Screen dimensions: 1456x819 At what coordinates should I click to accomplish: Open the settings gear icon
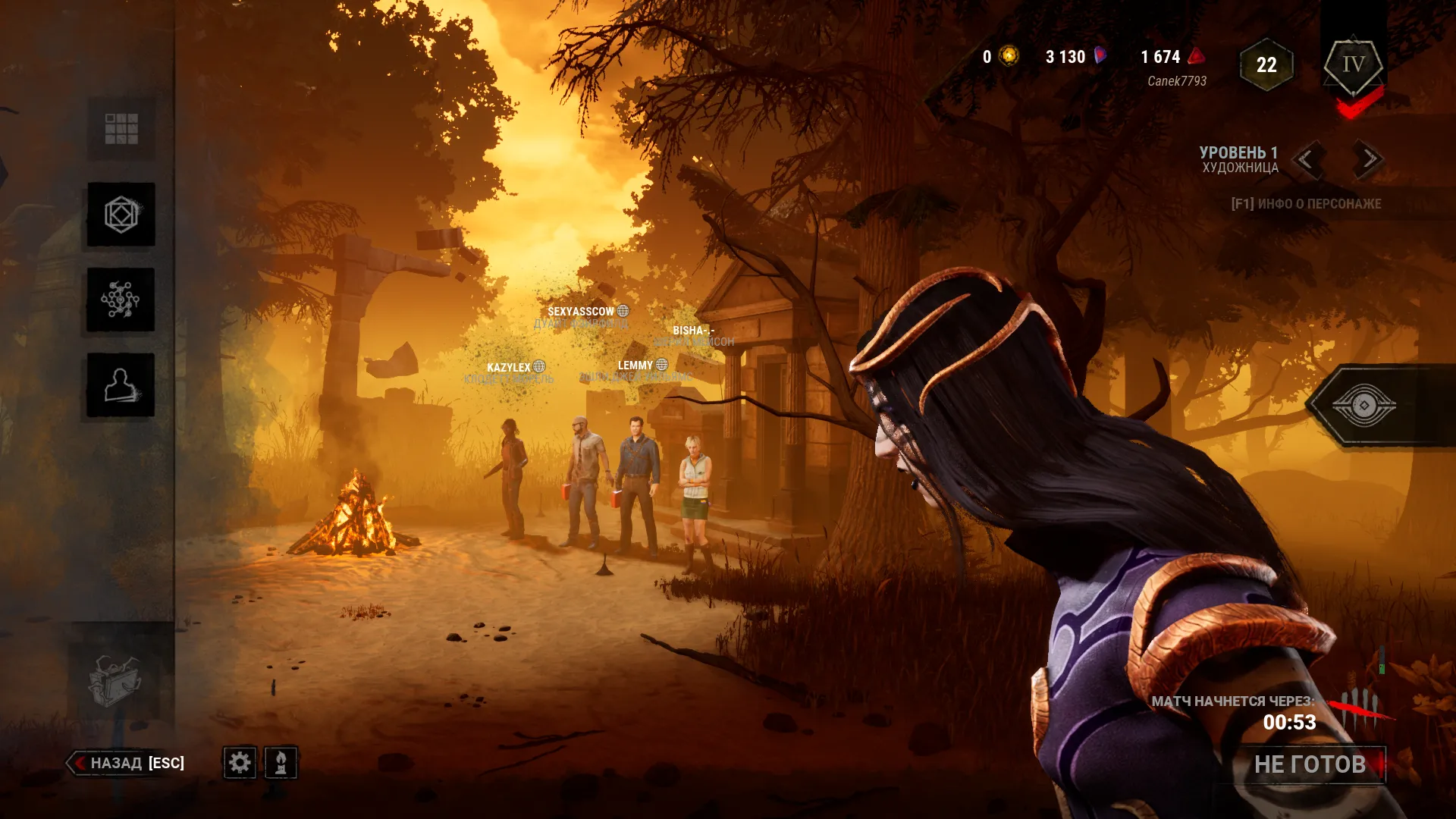[240, 762]
